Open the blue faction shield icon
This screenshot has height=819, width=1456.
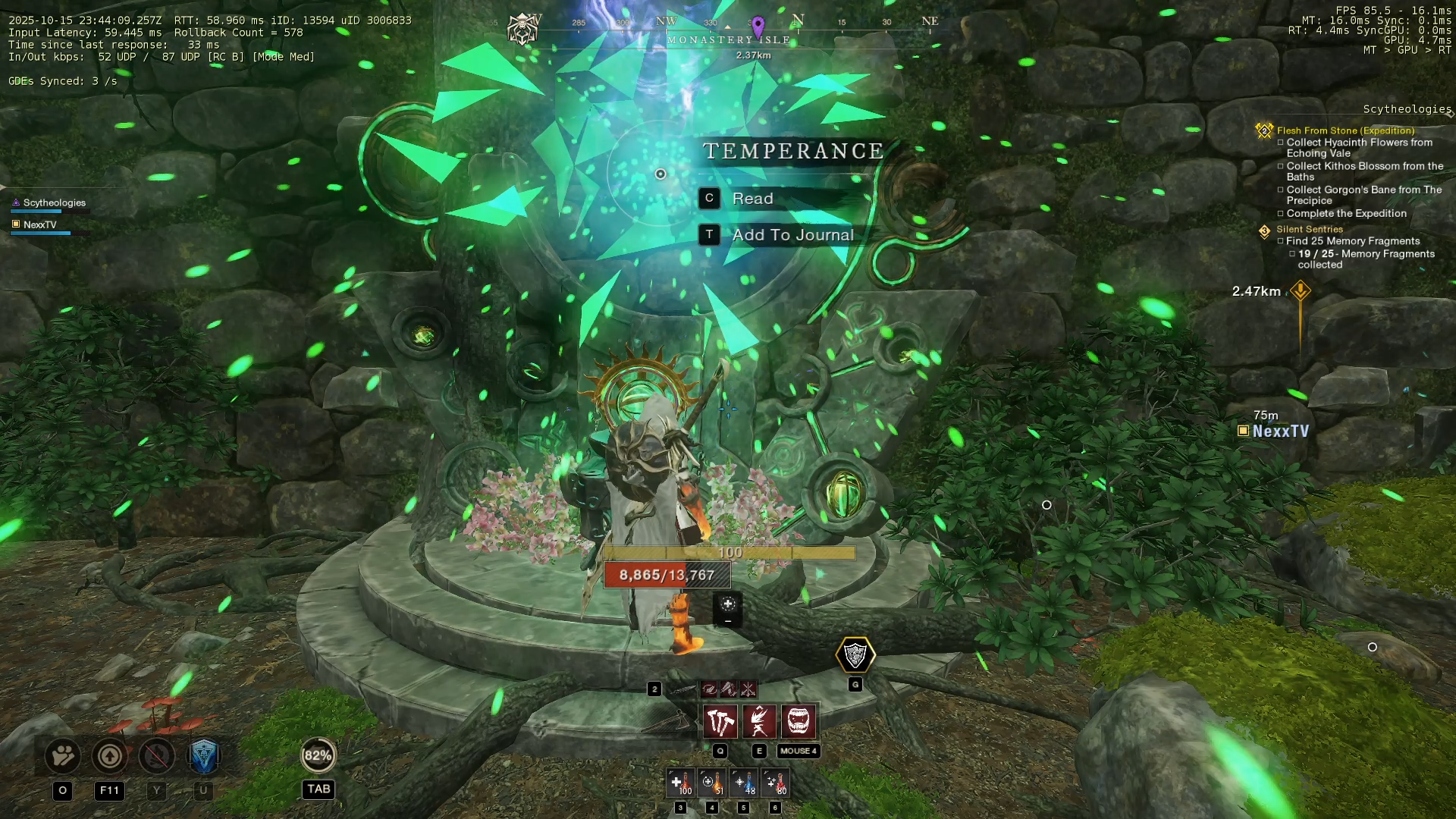203,755
